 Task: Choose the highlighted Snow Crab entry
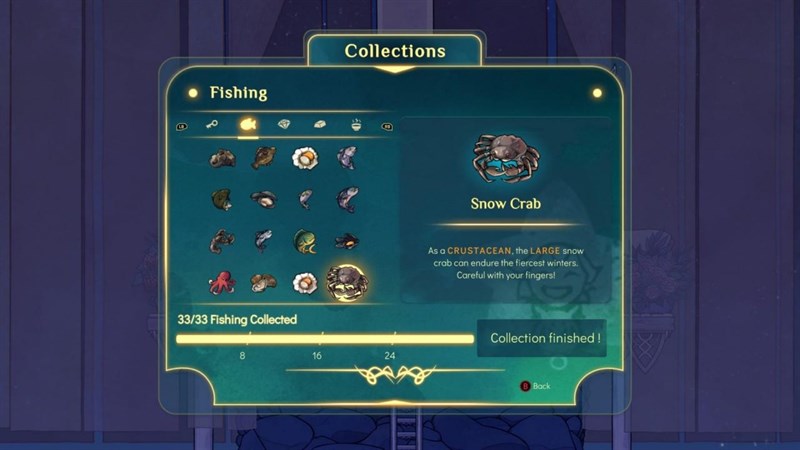coord(347,282)
